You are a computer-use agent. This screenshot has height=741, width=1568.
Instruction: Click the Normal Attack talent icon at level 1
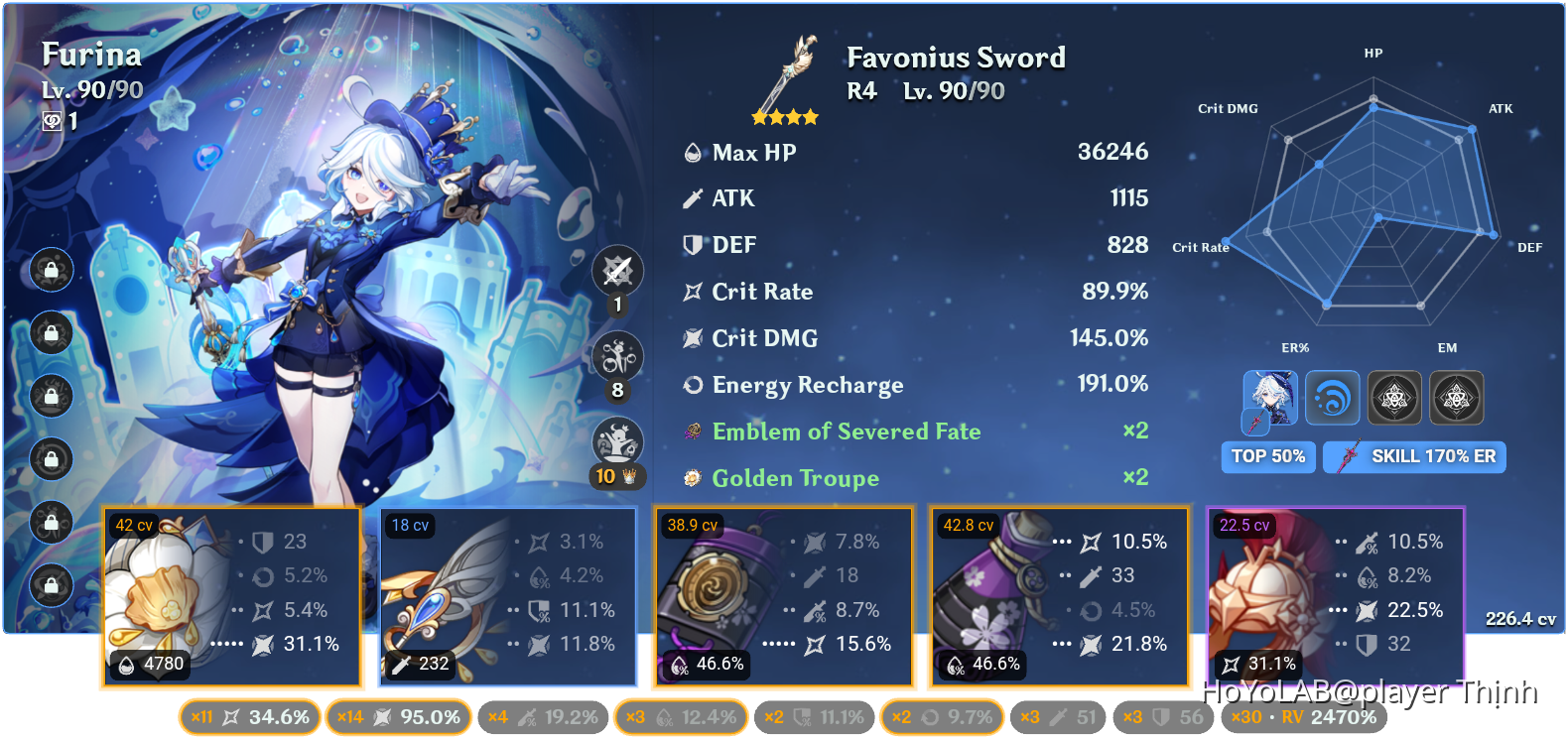617,269
